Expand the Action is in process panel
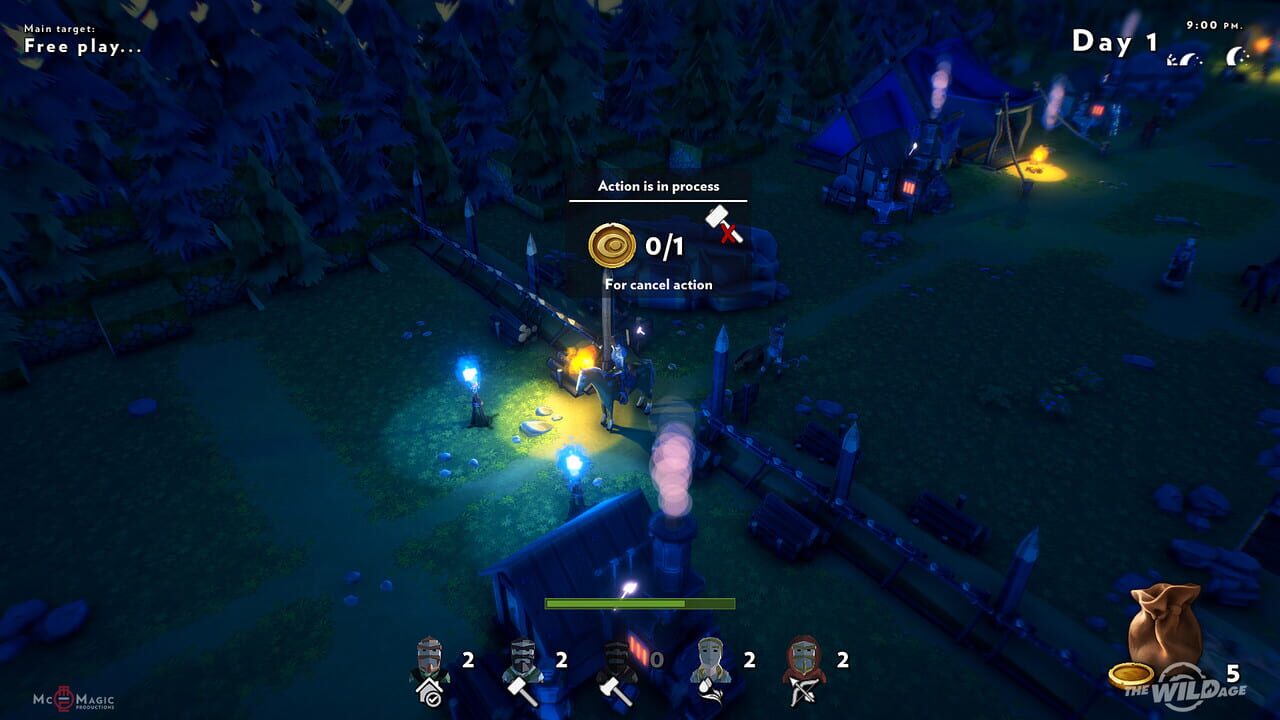This screenshot has width=1280, height=720. point(658,186)
